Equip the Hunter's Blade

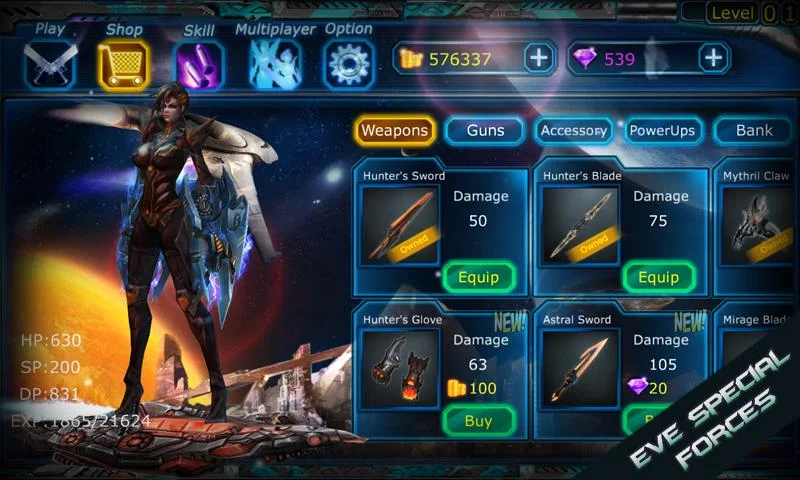tap(658, 277)
